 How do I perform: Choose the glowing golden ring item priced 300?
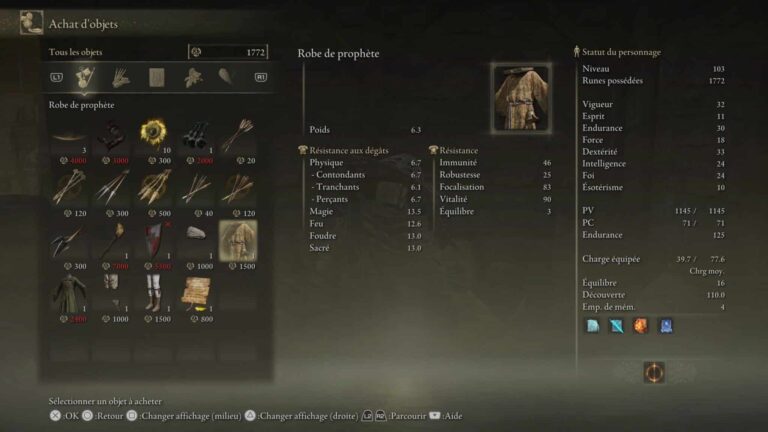point(153,135)
